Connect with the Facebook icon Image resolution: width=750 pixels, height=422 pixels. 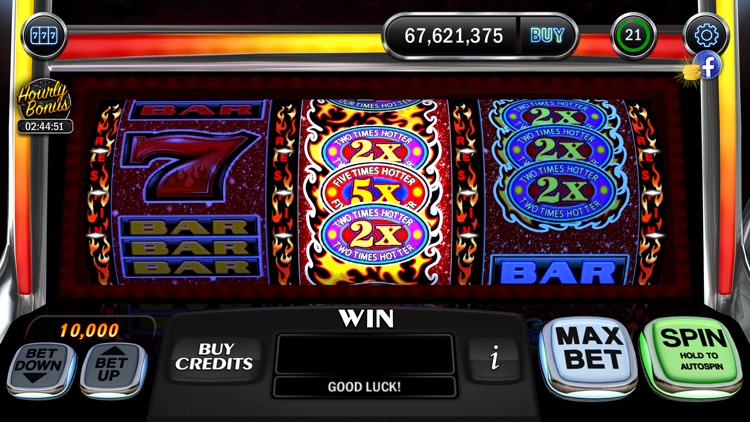coord(707,66)
